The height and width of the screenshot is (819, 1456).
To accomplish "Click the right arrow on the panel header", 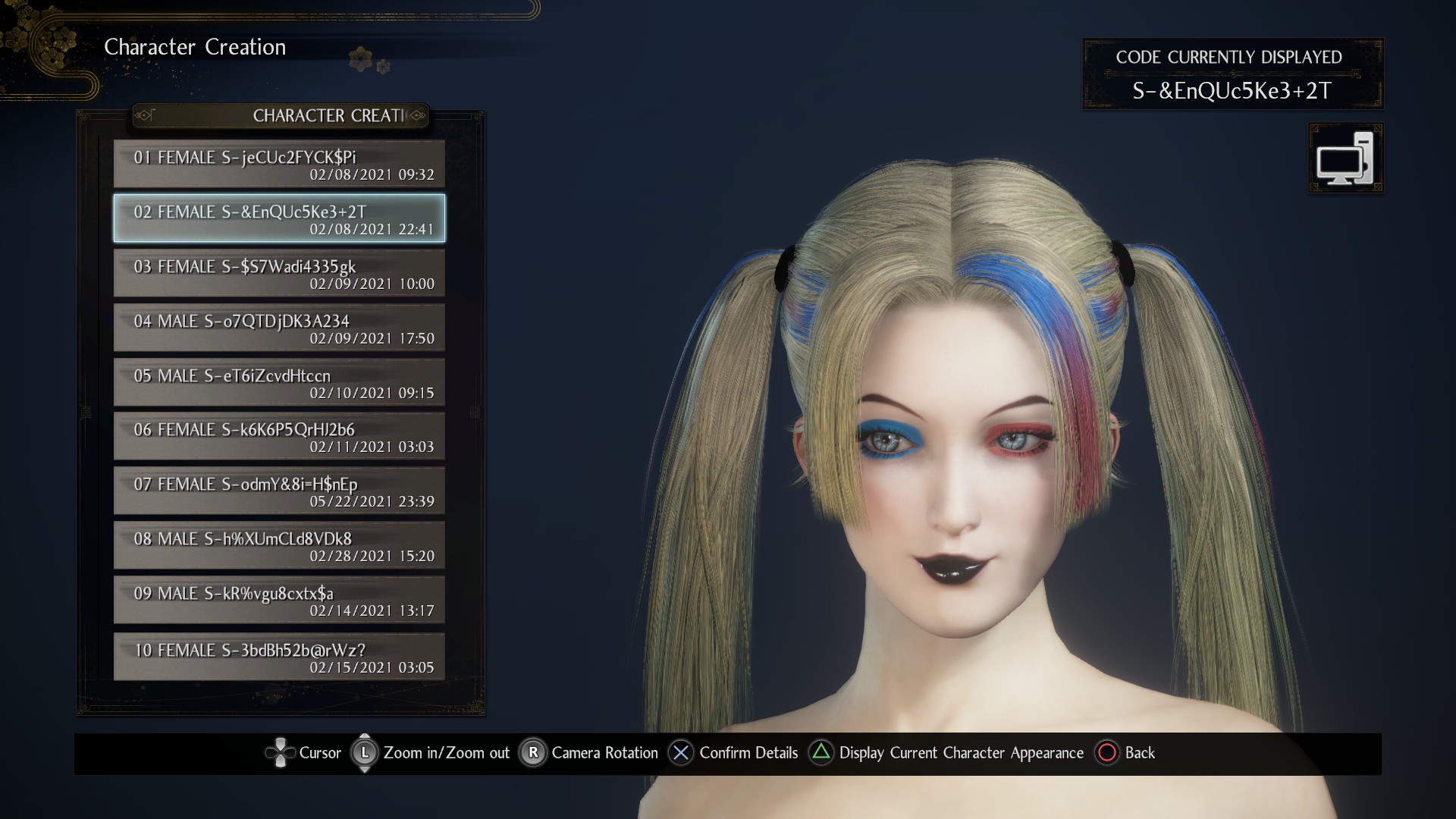I will tap(415, 115).
